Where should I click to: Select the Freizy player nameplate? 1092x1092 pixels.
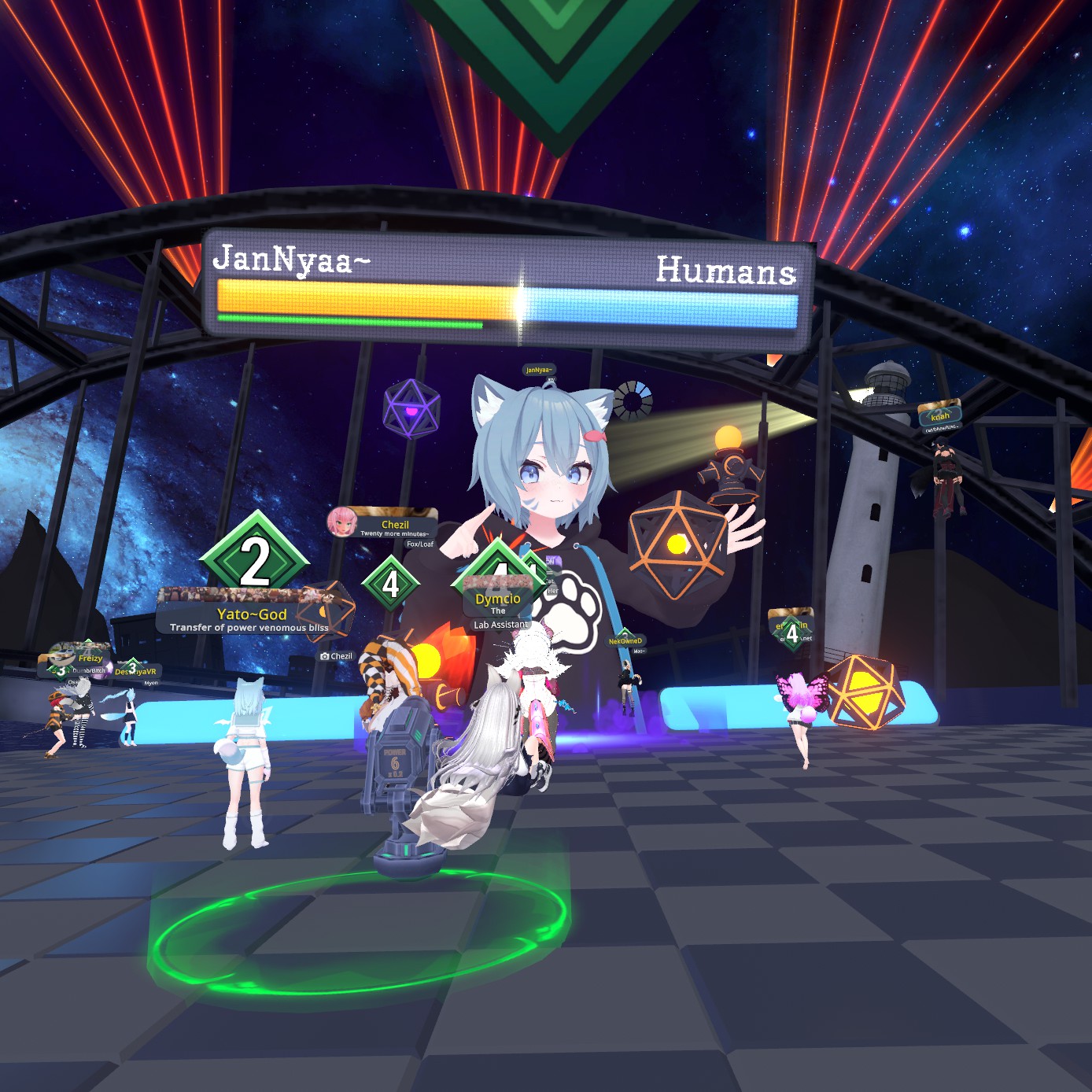point(90,659)
